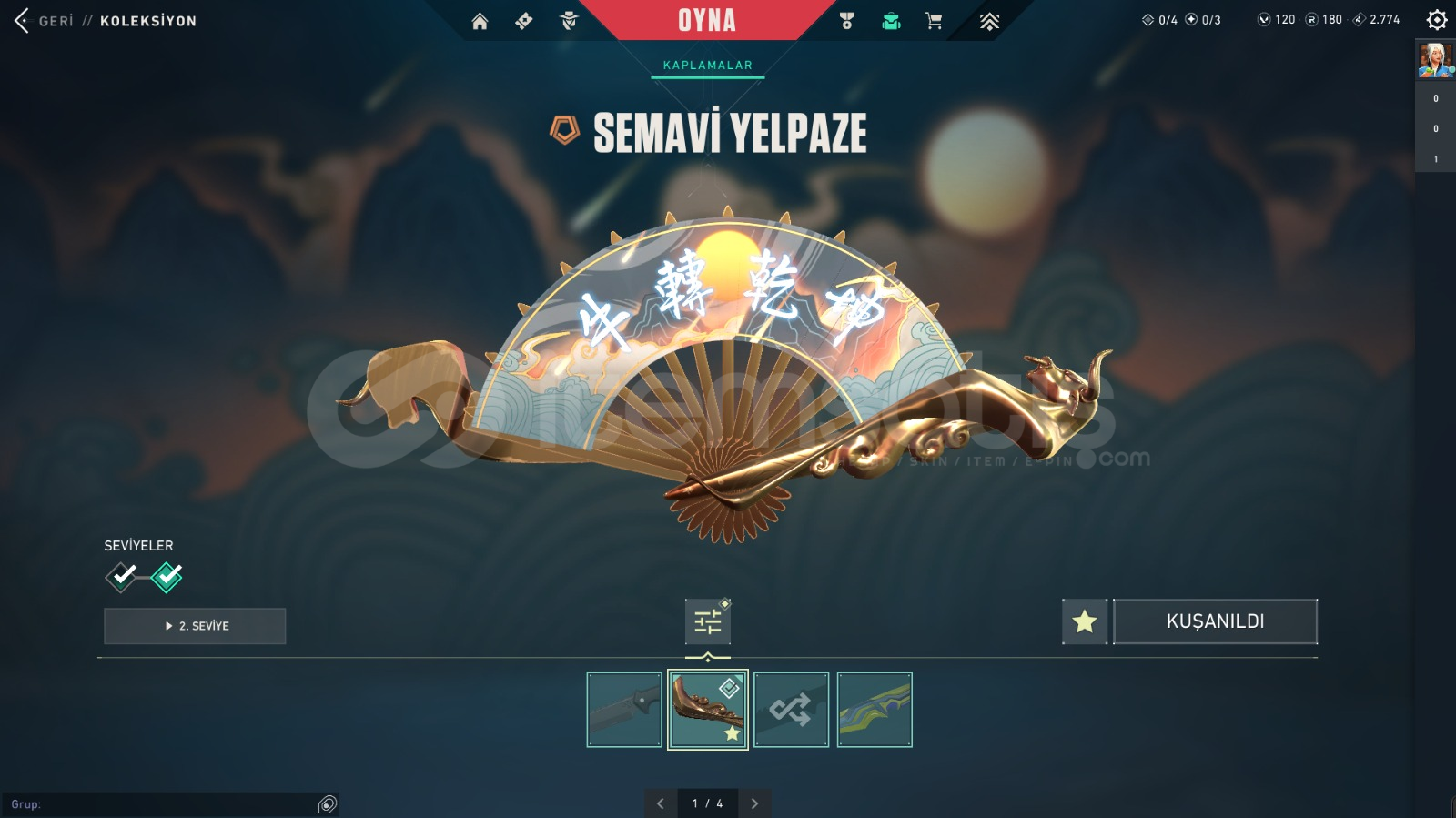The height and width of the screenshot is (818, 1456).
Task: Open the store cart icon
Action: (x=934, y=21)
